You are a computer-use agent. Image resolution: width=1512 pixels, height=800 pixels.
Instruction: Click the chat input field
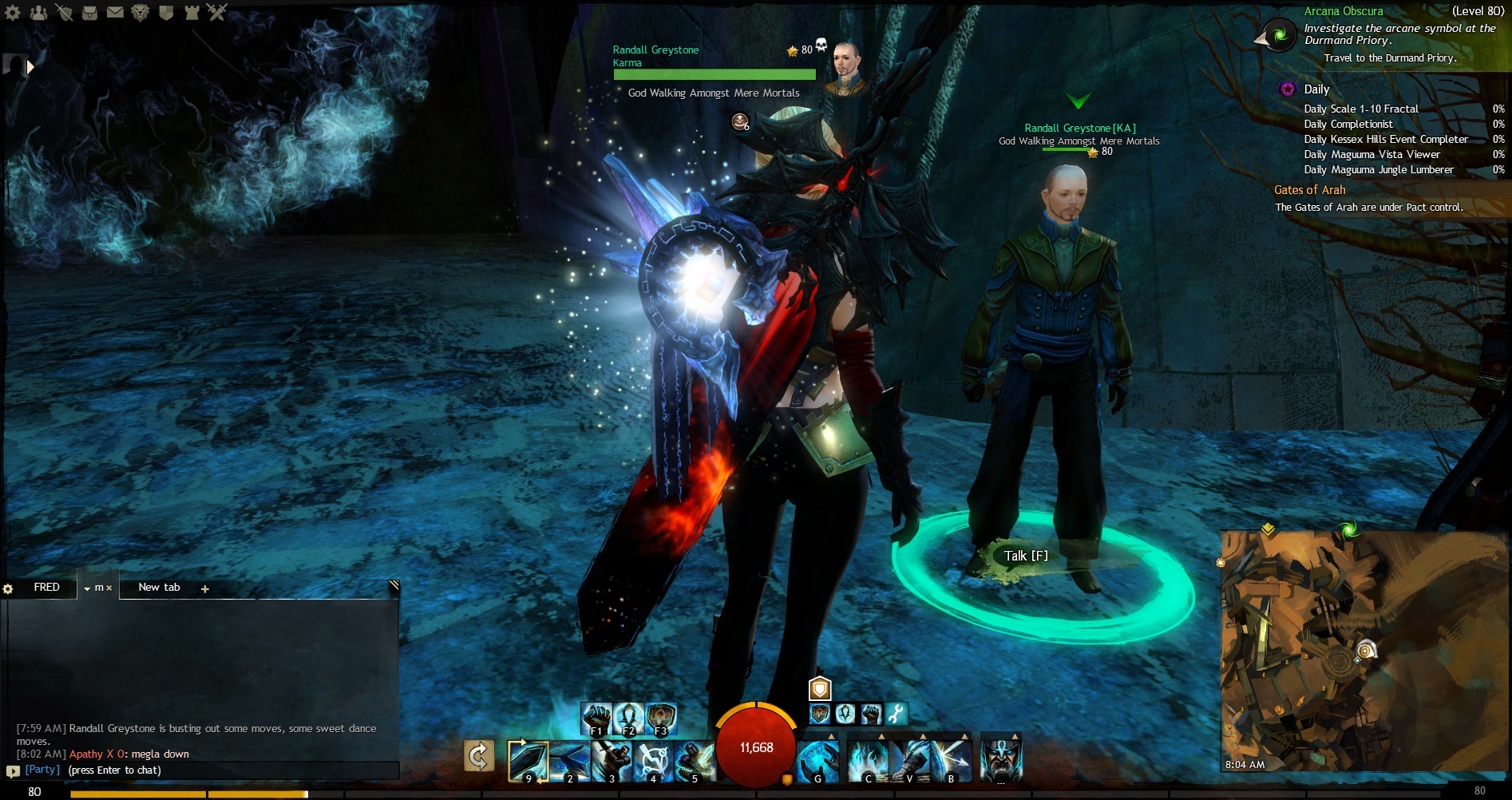tap(208, 770)
